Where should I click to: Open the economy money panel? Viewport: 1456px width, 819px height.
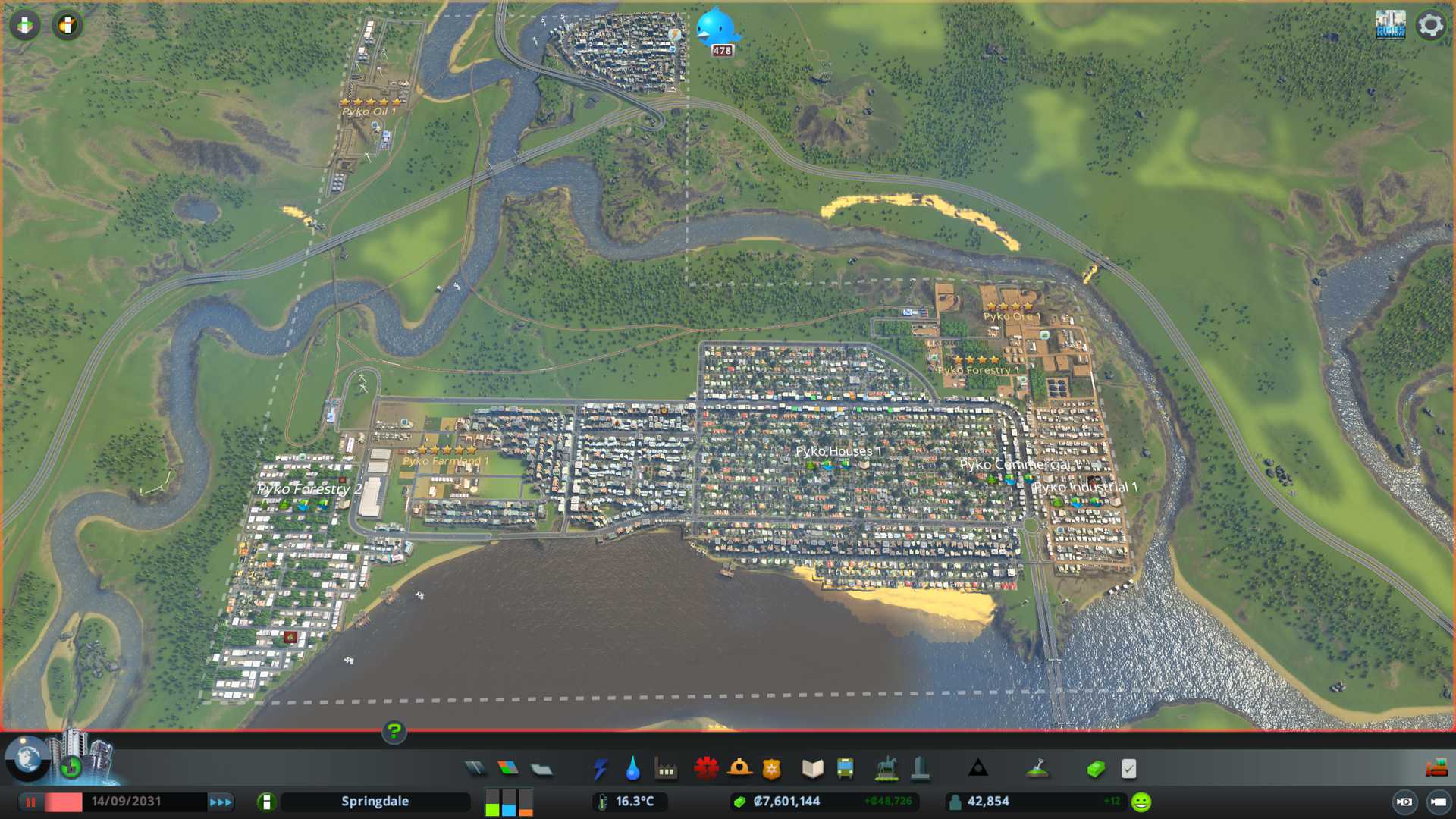1095,769
